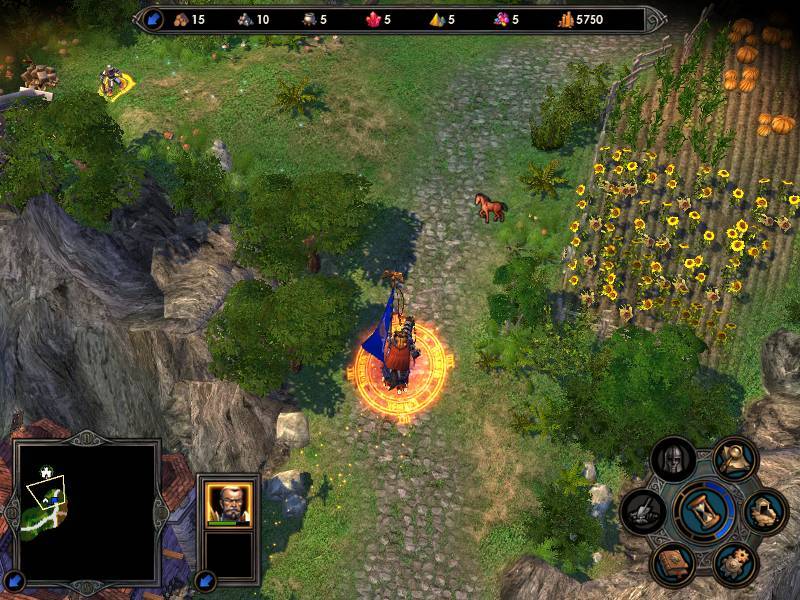Image resolution: width=800 pixels, height=600 pixels.
Task: Click the wood resource icon
Action: click(x=180, y=18)
